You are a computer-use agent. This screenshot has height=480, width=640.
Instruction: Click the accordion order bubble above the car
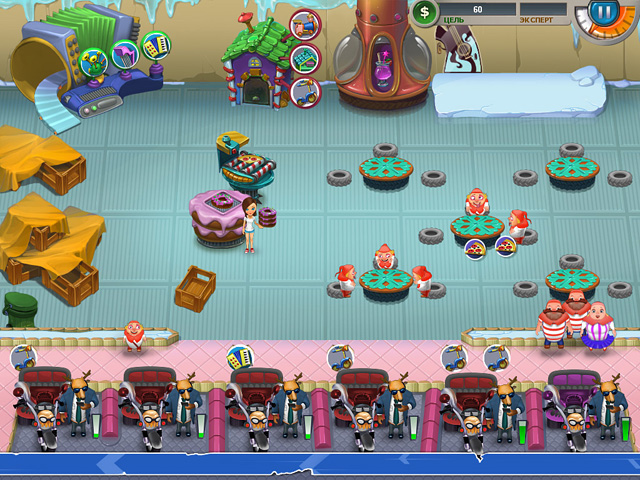[x=239, y=356]
